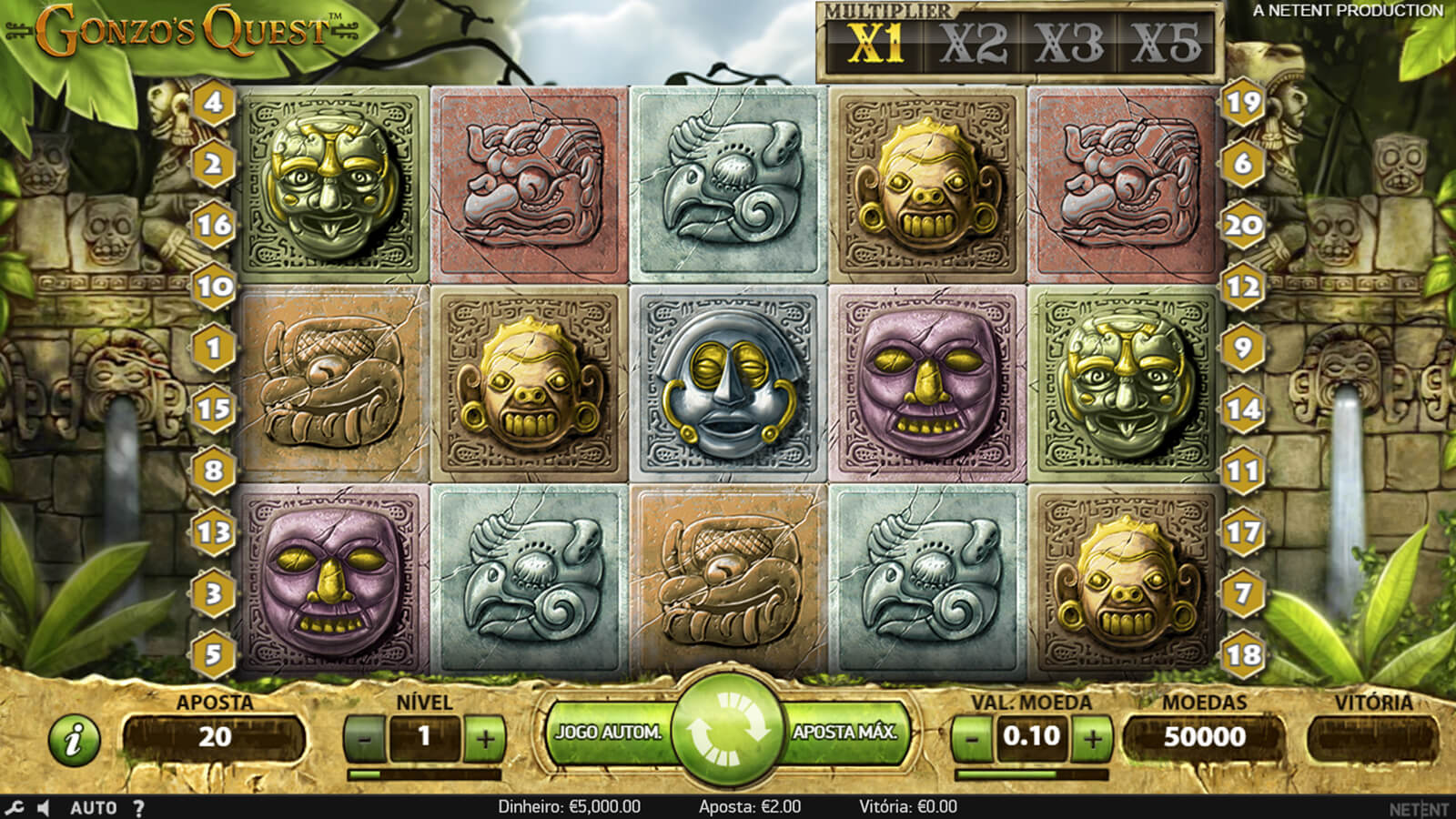Click the green spin button
The width and height of the screenshot is (1456, 819).
tap(728, 731)
